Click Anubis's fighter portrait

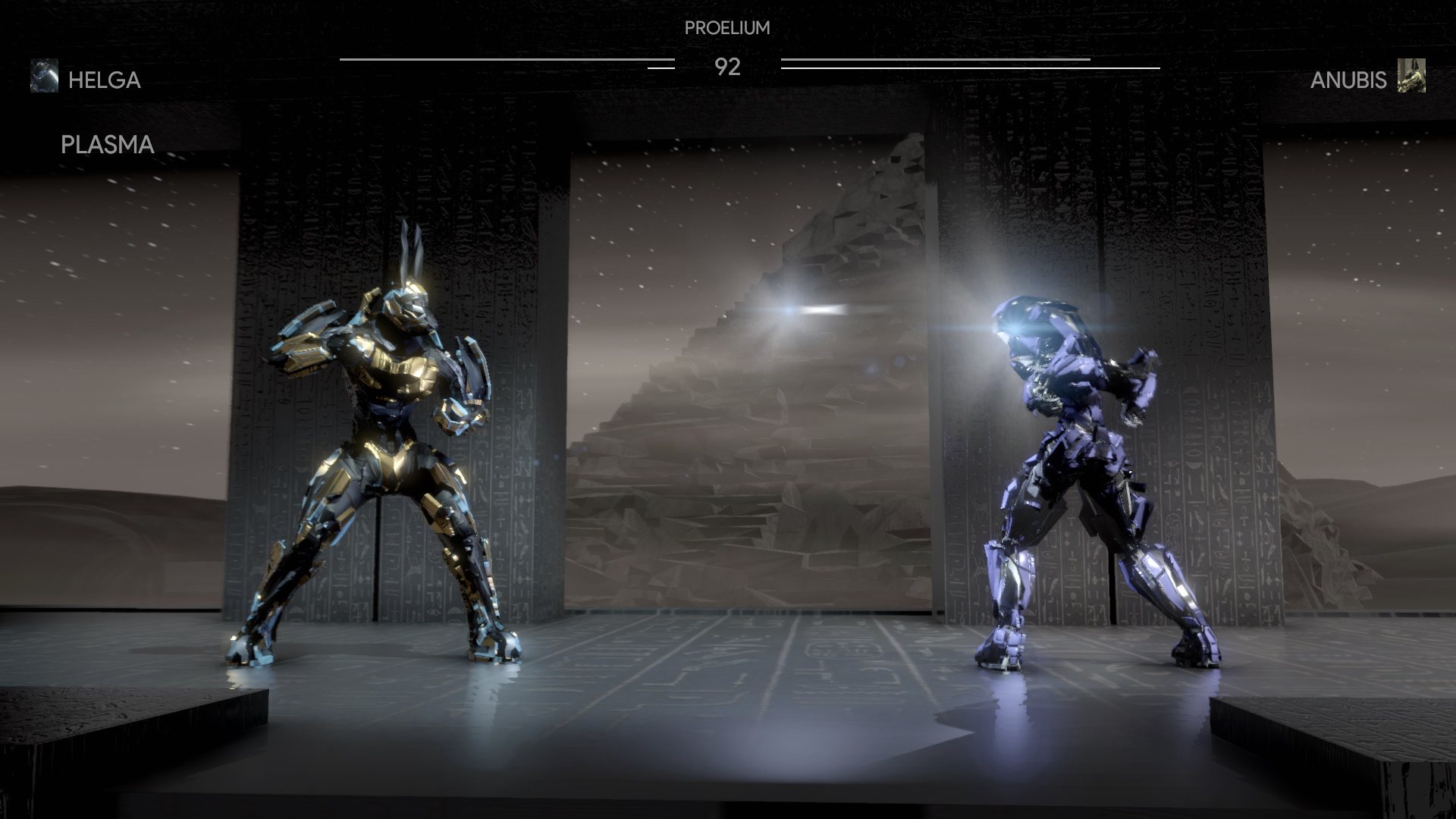pos(1411,76)
